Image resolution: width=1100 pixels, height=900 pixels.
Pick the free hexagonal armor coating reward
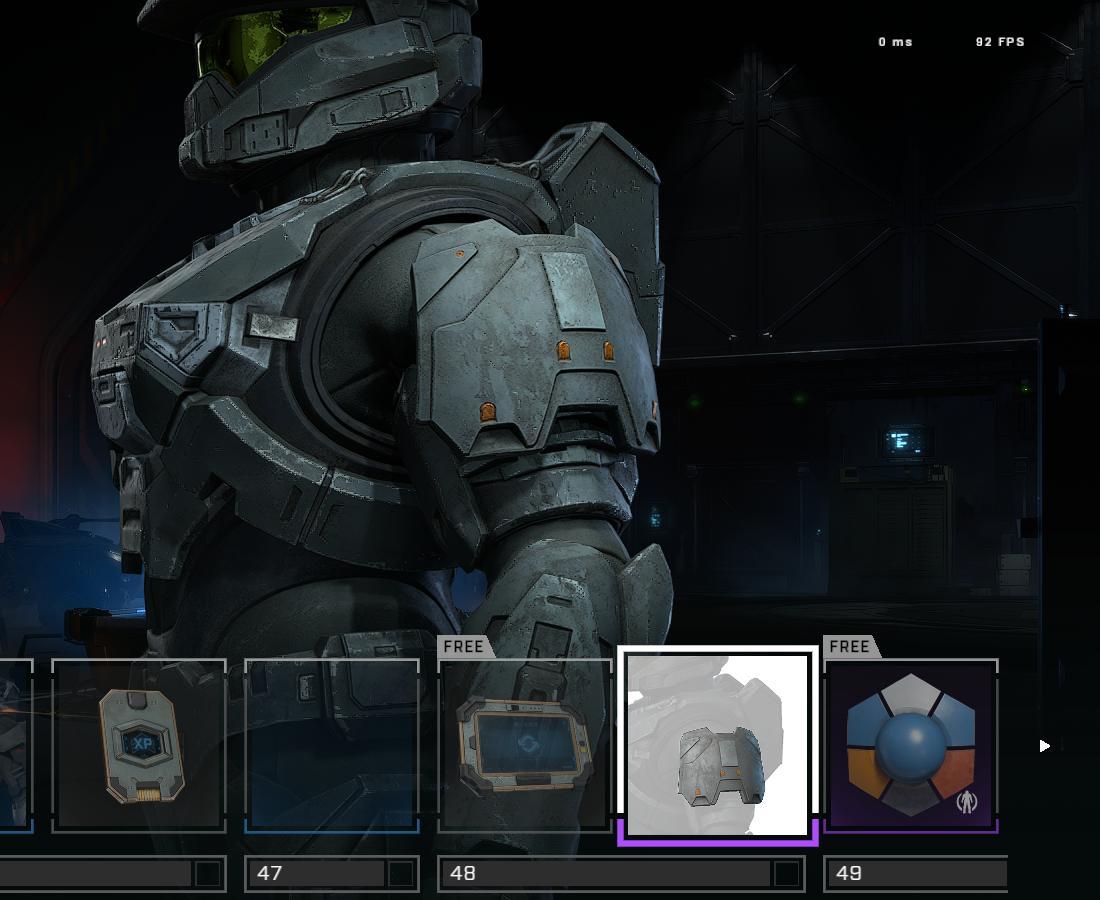(x=911, y=745)
